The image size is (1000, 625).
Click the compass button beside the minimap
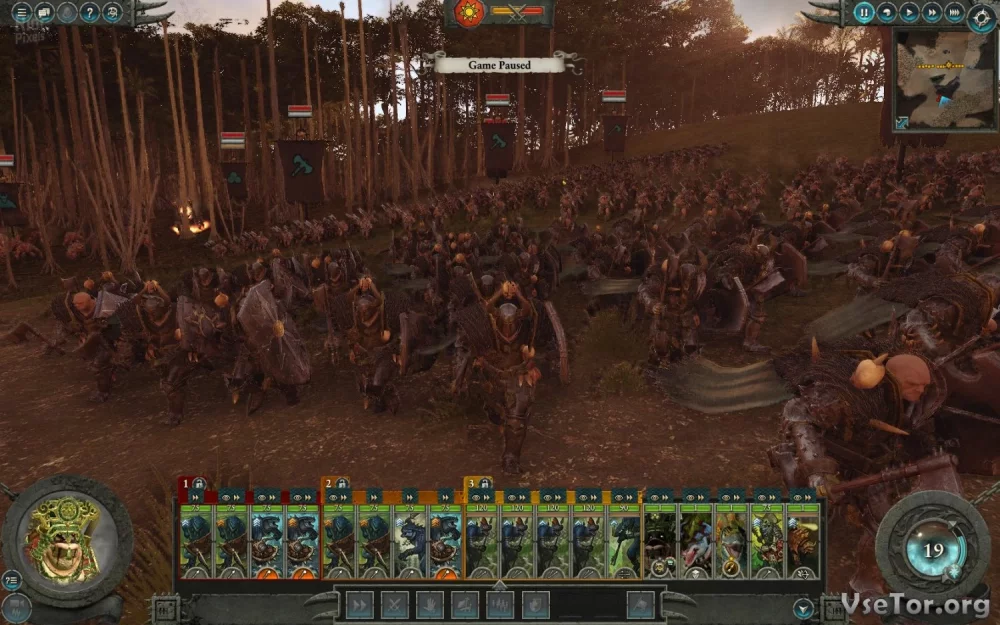click(979, 13)
